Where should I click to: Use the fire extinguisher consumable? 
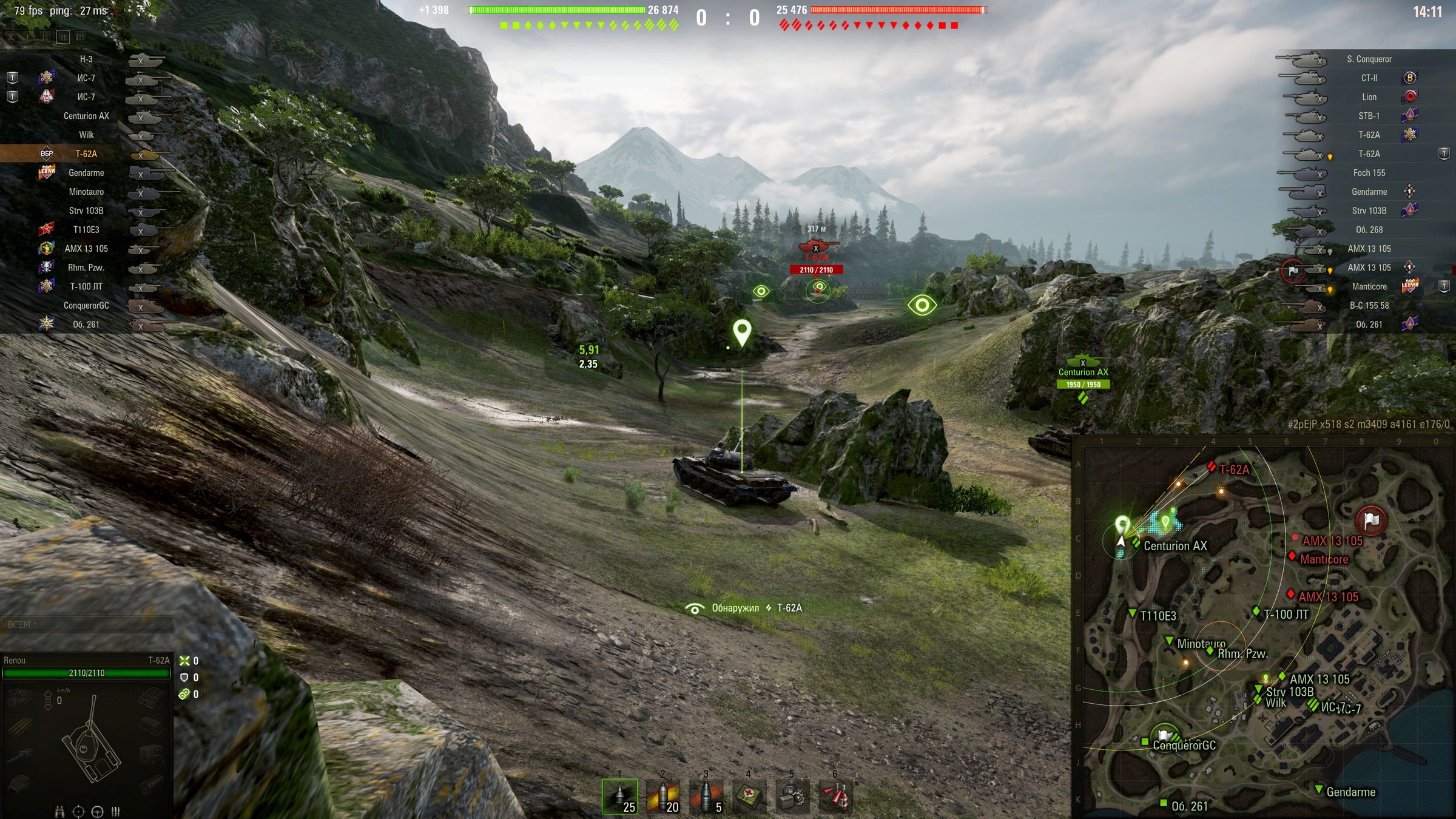[835, 796]
